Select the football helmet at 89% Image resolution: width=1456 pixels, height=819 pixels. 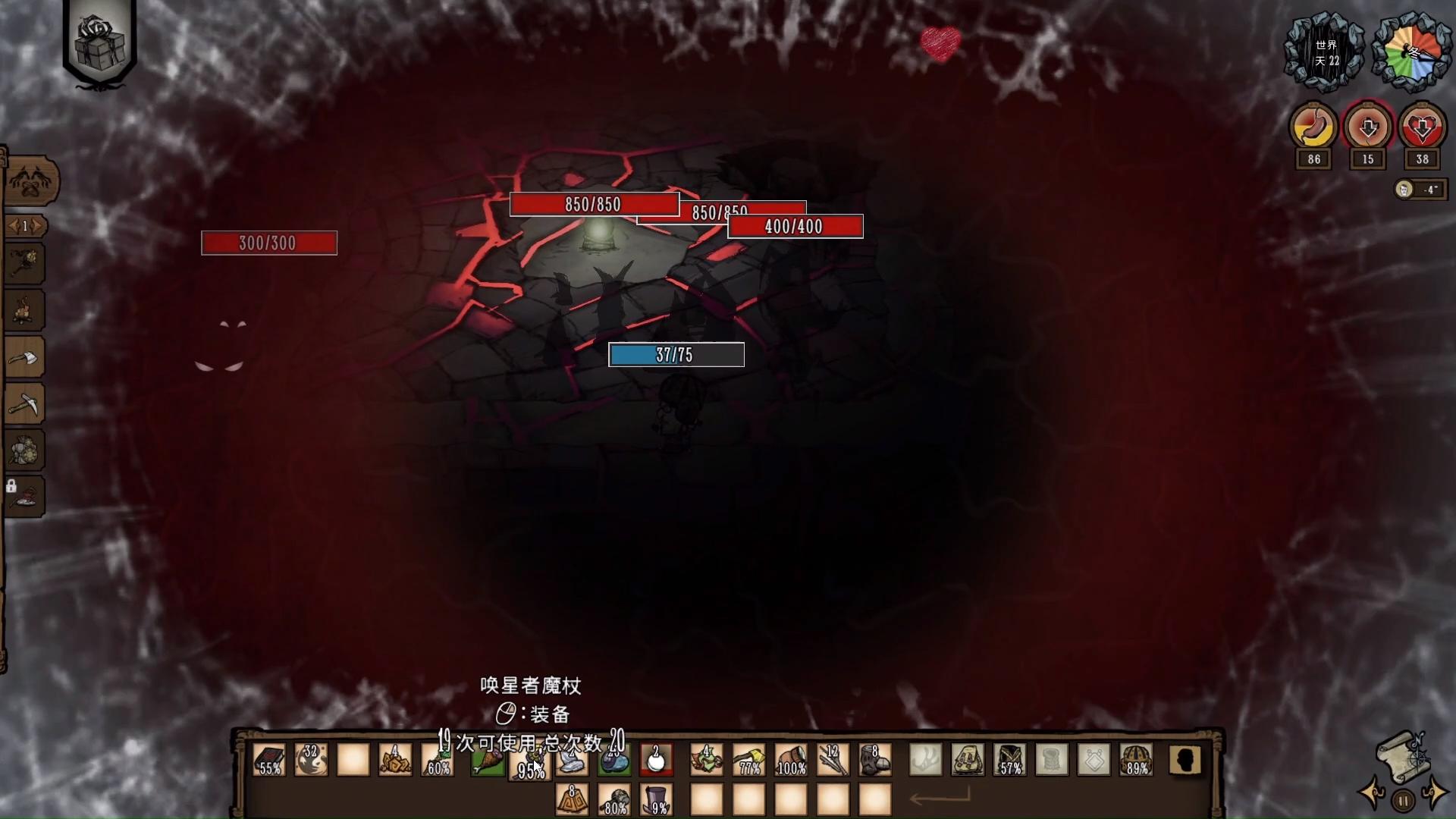point(1136,760)
